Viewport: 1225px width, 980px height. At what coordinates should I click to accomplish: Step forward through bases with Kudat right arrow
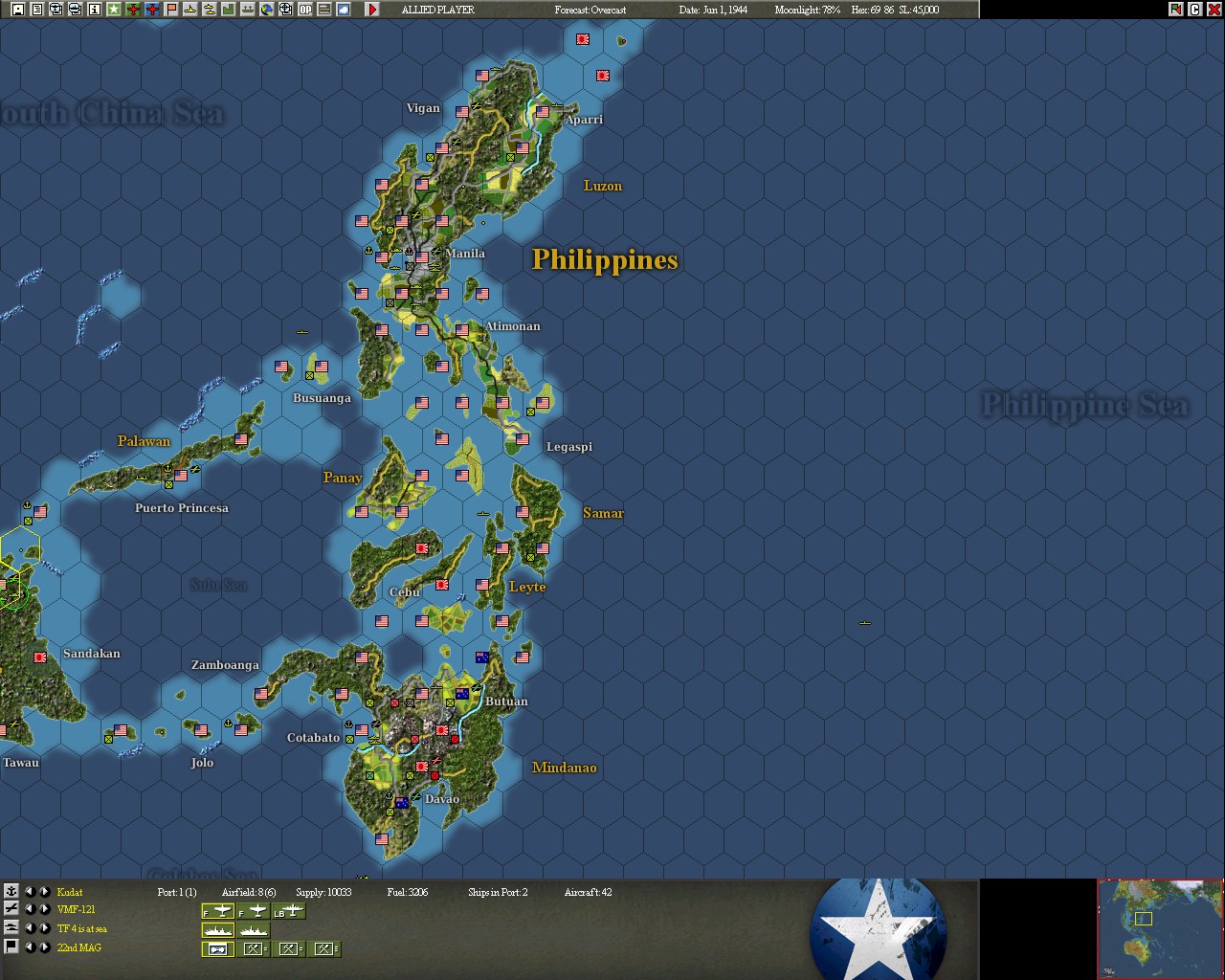coord(44,892)
